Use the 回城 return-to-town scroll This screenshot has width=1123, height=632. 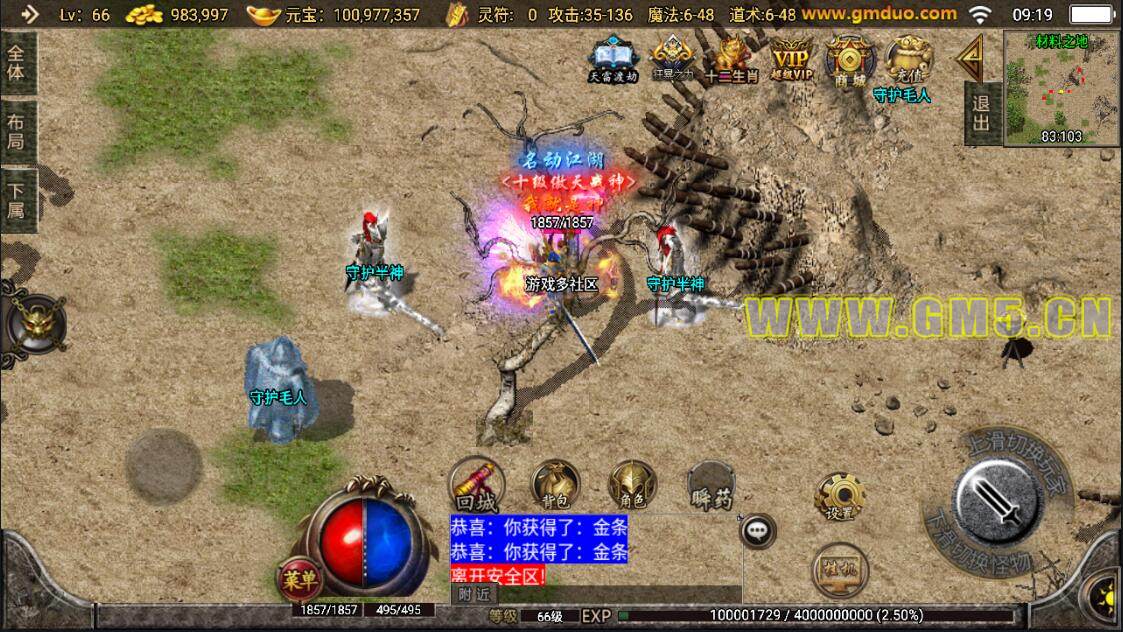coord(476,485)
